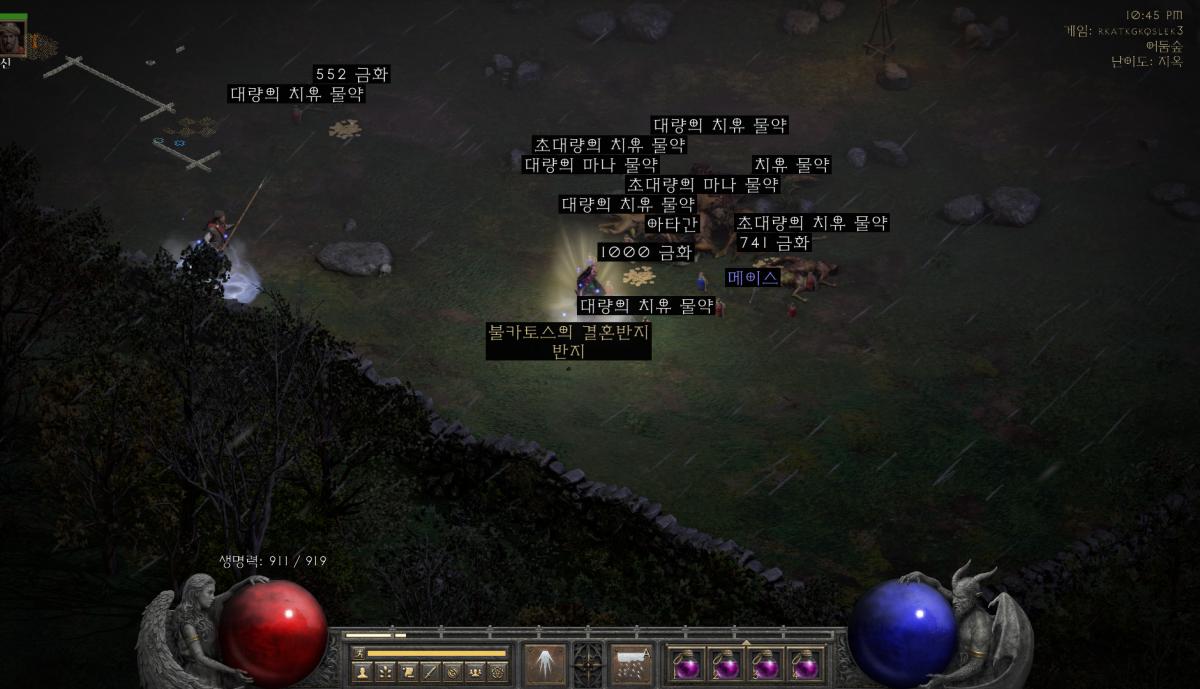Open the party screen icon
Image resolution: width=1200 pixels, height=689 pixels.
click(475, 671)
